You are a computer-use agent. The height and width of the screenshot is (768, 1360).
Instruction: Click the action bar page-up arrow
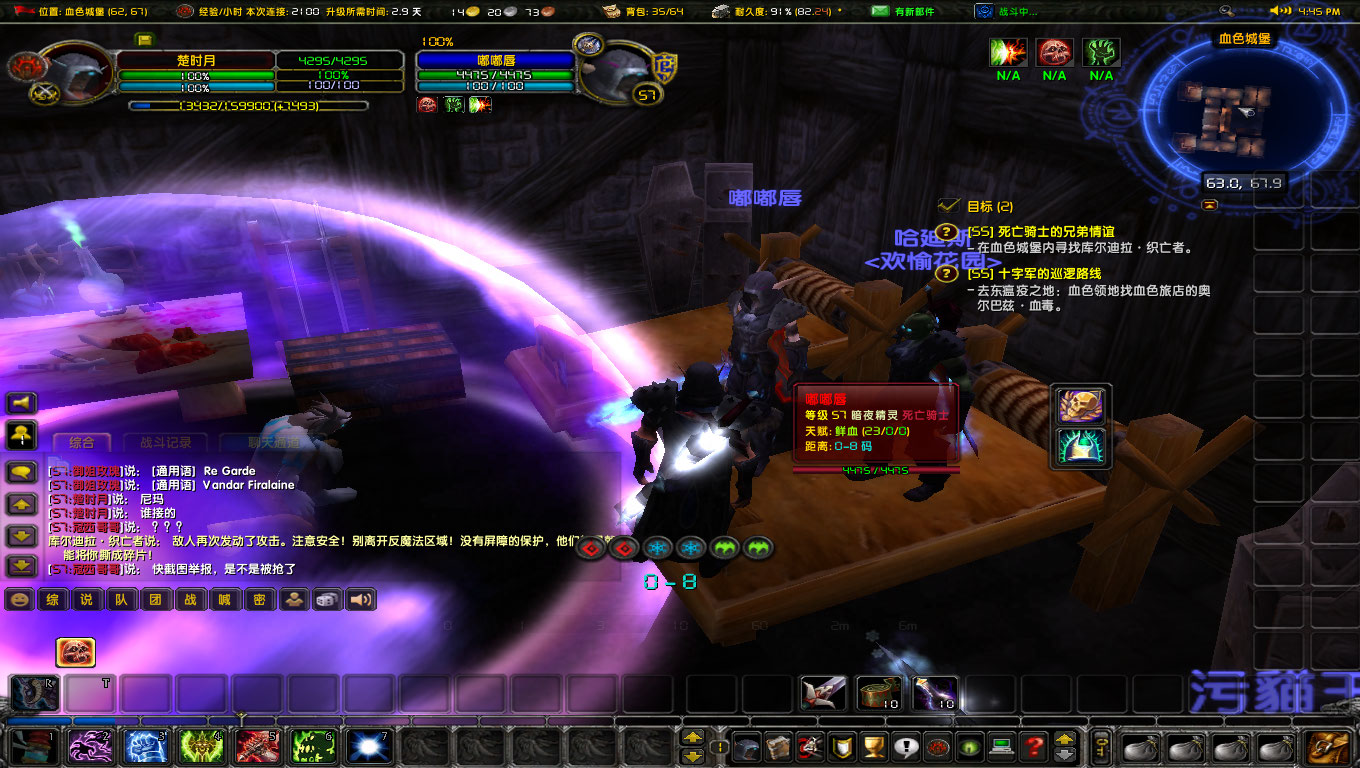[692, 735]
